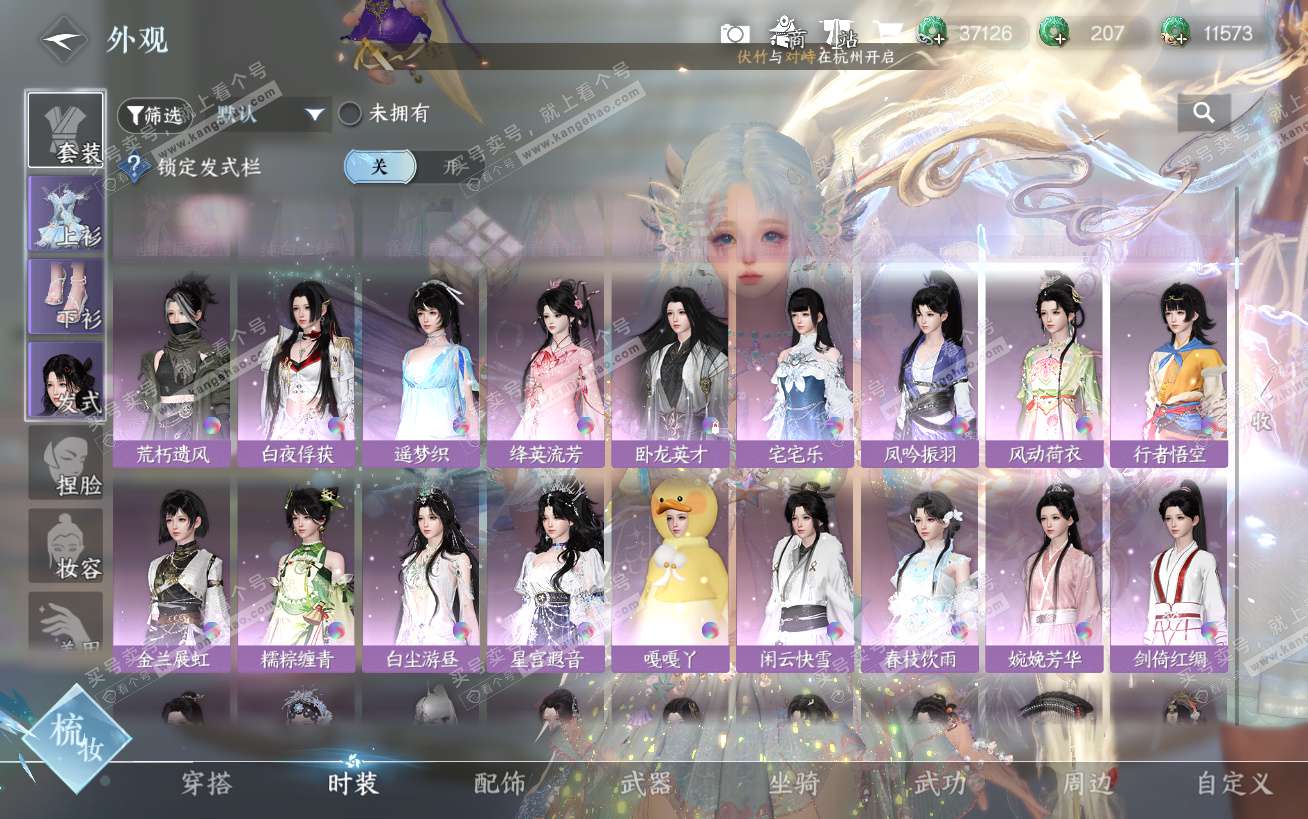Screen dimensions: 1308x819
Task: Choose the 宅宅乐 outfit
Action: pos(796,370)
